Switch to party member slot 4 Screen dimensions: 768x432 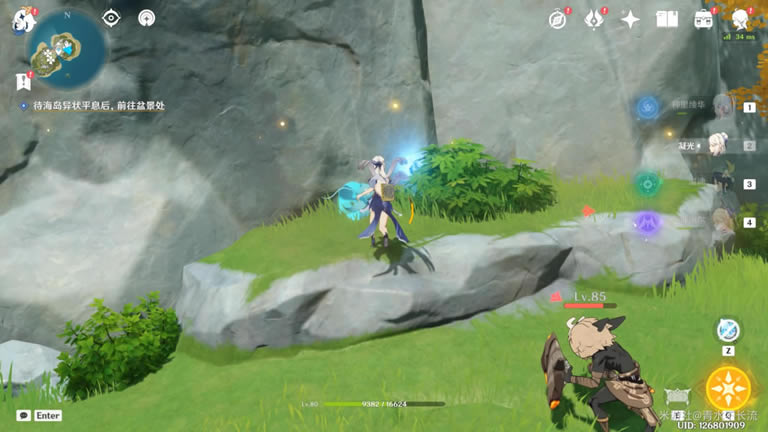(x=724, y=222)
